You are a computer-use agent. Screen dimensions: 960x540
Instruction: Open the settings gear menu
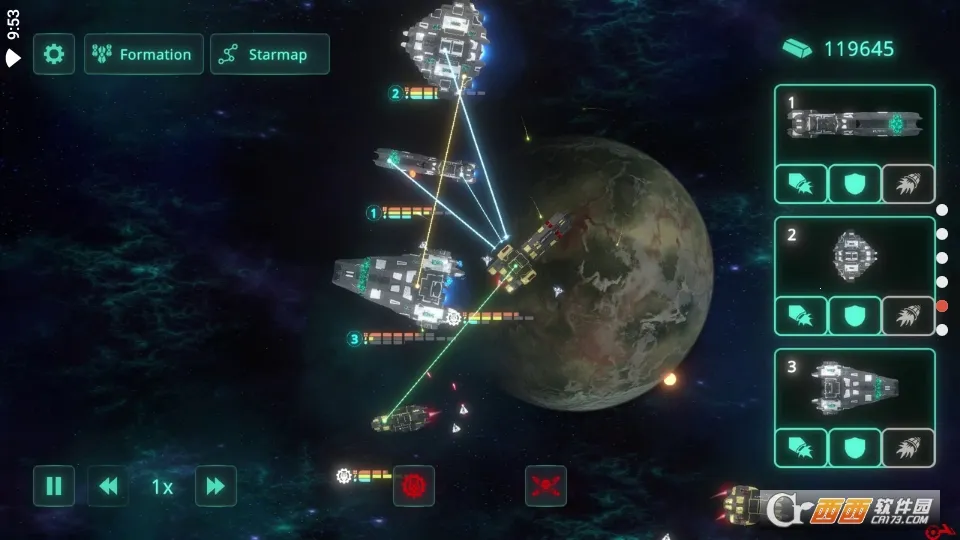(x=54, y=54)
